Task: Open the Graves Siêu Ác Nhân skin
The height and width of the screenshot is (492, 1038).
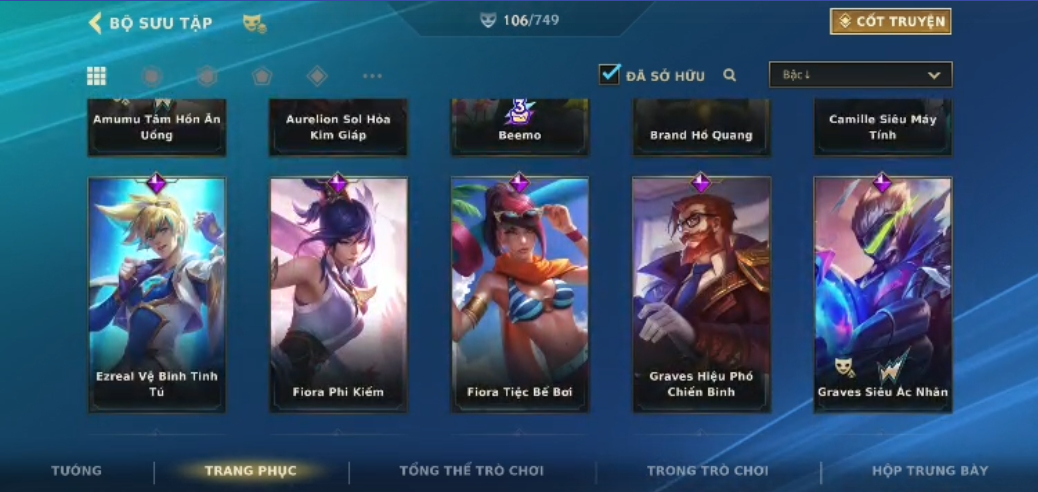Action: (882, 295)
